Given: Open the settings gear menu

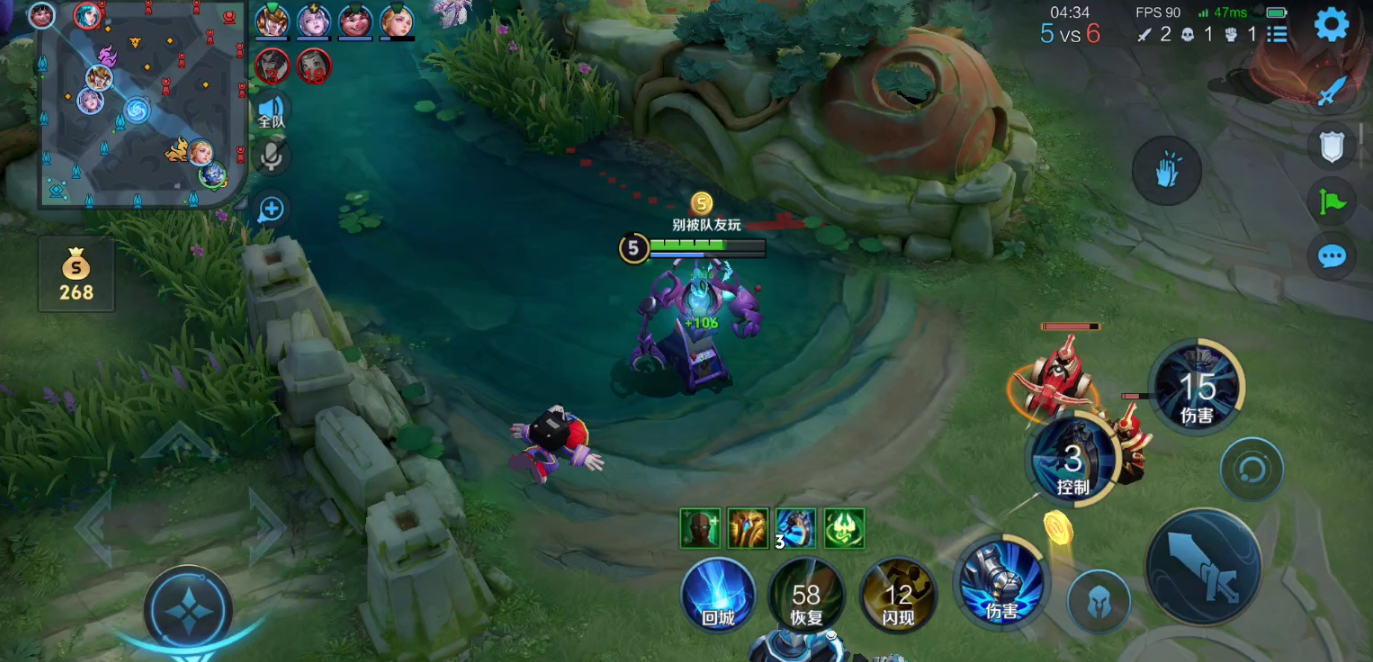Looking at the screenshot, I should [x=1331, y=24].
